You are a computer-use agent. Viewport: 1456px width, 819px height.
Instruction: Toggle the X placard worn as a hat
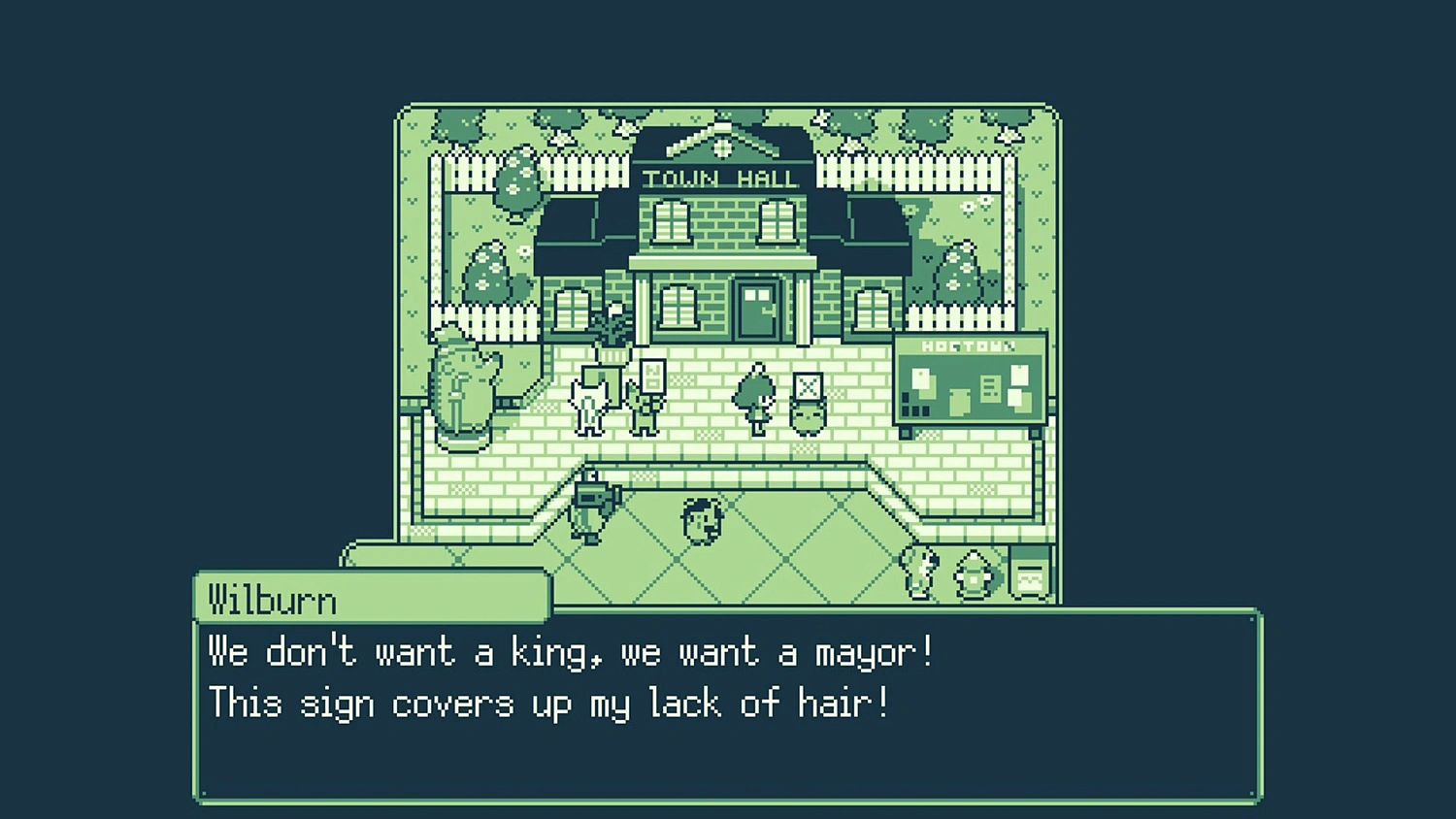808,384
